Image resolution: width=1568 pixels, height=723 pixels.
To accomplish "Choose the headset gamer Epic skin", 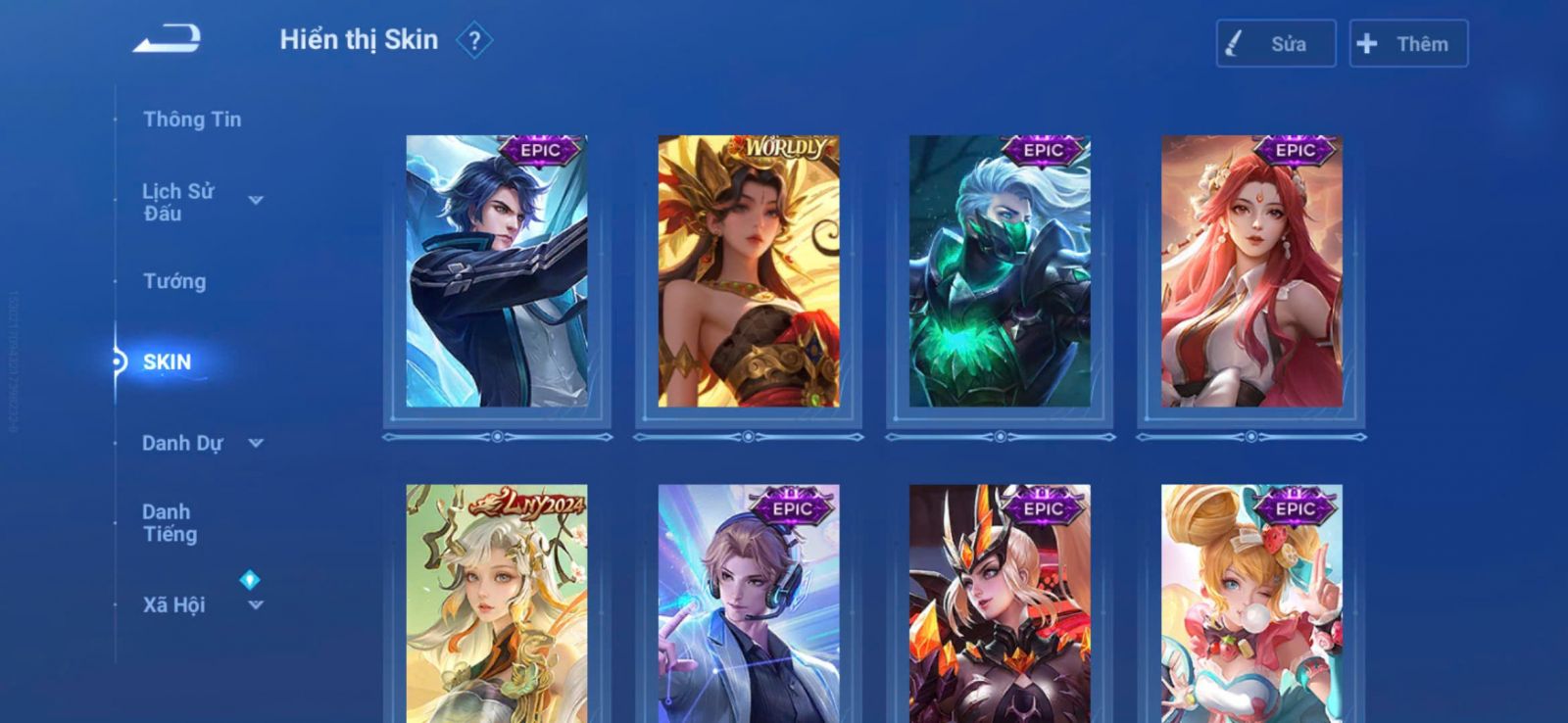I will (x=749, y=603).
